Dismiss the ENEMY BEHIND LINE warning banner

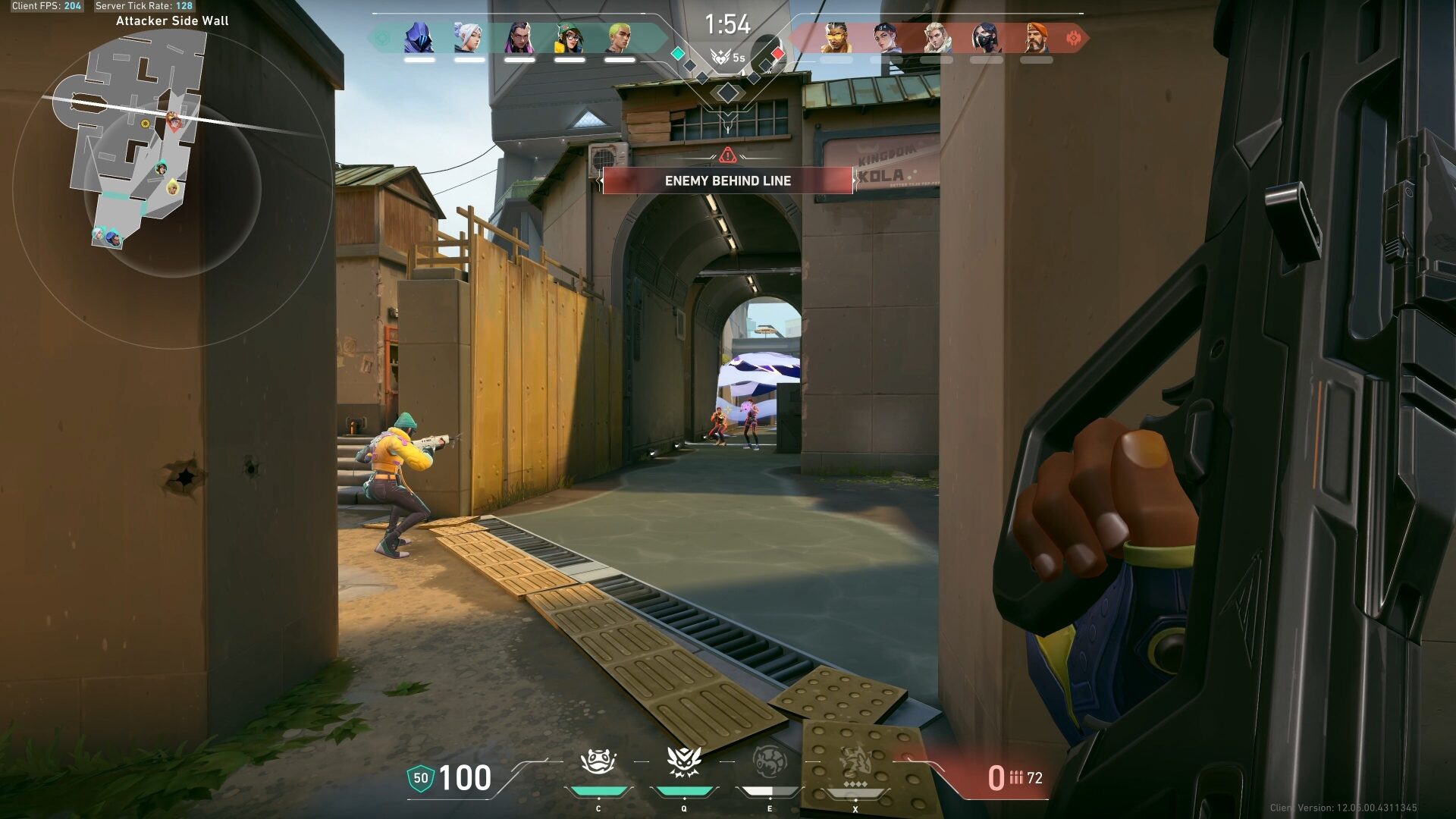pyautogui.click(x=727, y=181)
